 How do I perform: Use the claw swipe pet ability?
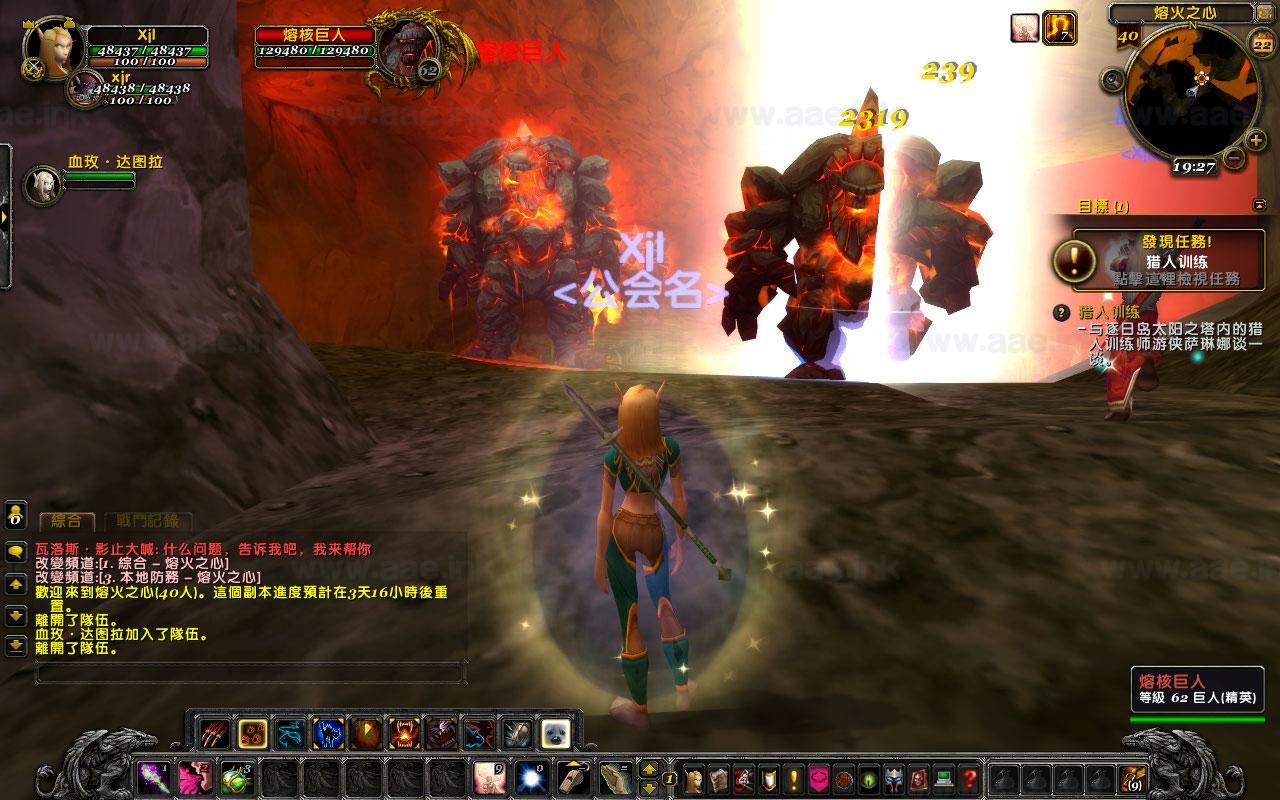tap(213, 734)
